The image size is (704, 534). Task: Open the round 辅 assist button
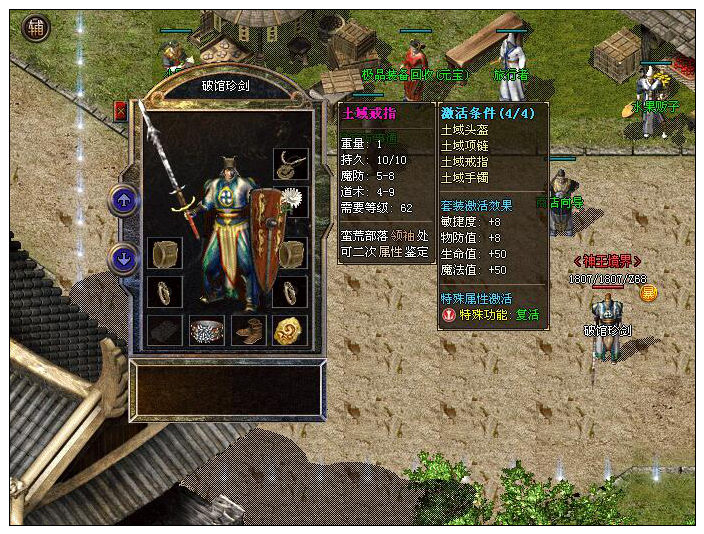(37, 28)
